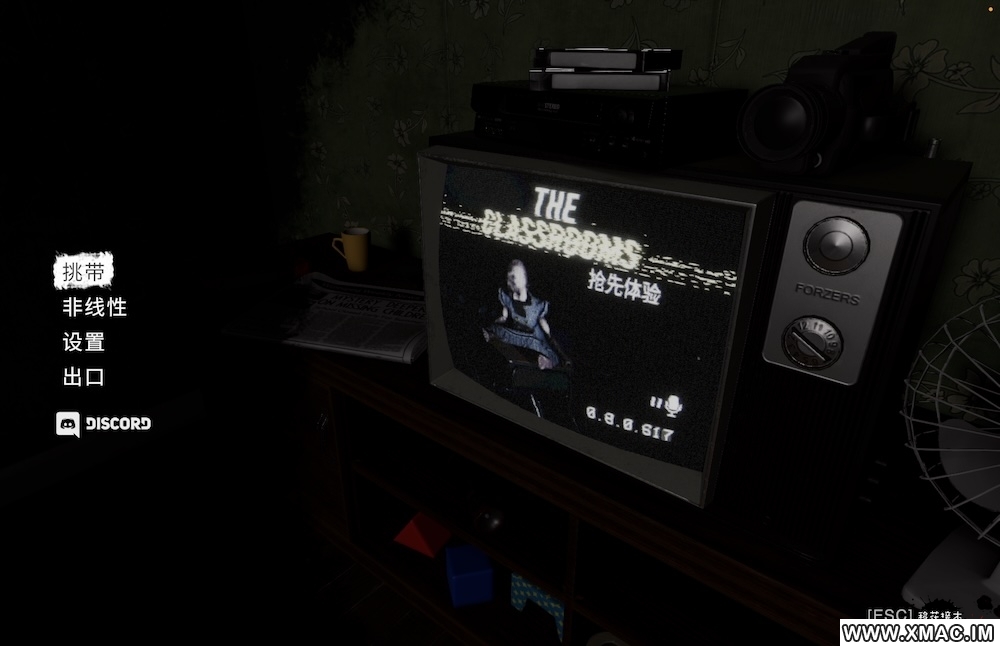Screen dimensions: 1000x646
Task: Open the Discord link
Action: click(104, 423)
